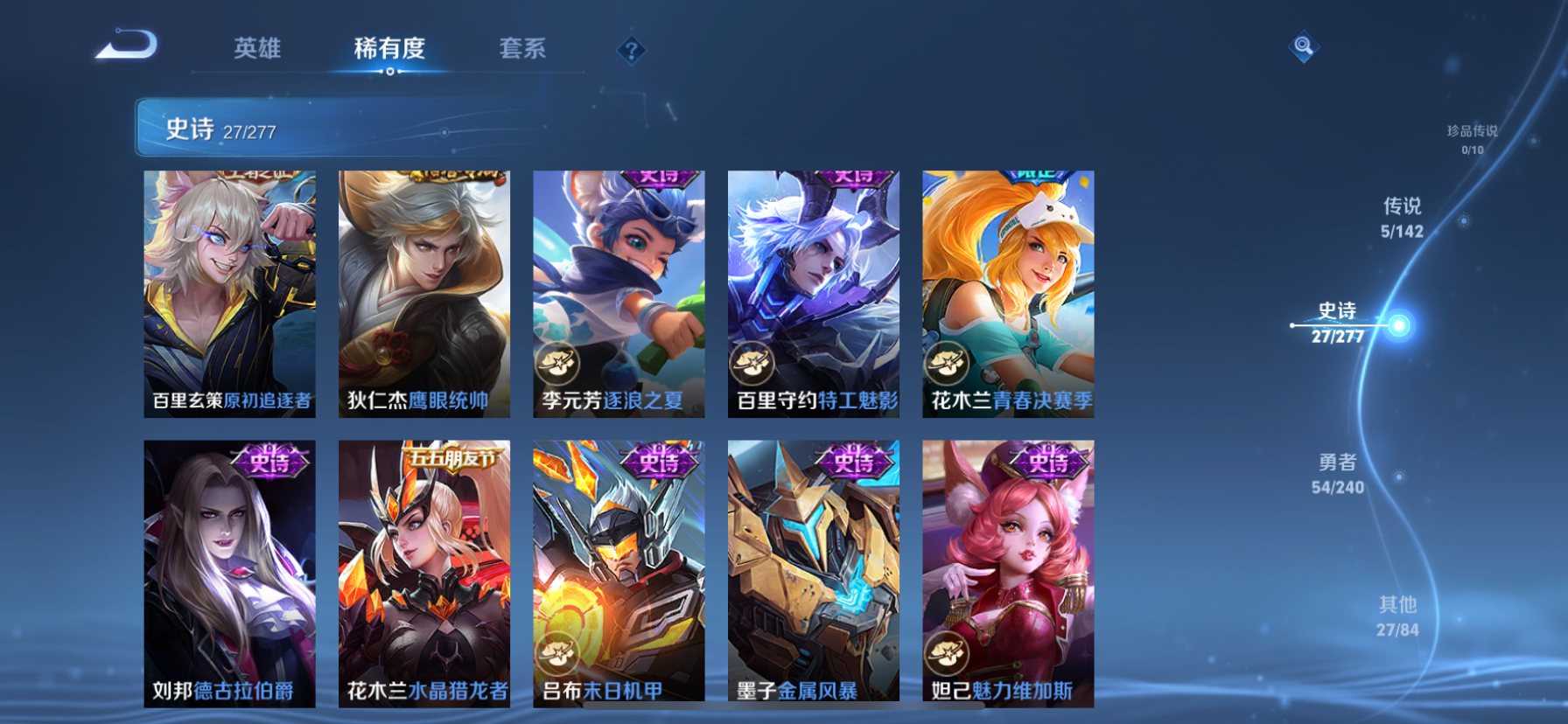This screenshot has width=1568, height=724.
Task: Open the search magnifier icon
Action: click(x=1303, y=45)
